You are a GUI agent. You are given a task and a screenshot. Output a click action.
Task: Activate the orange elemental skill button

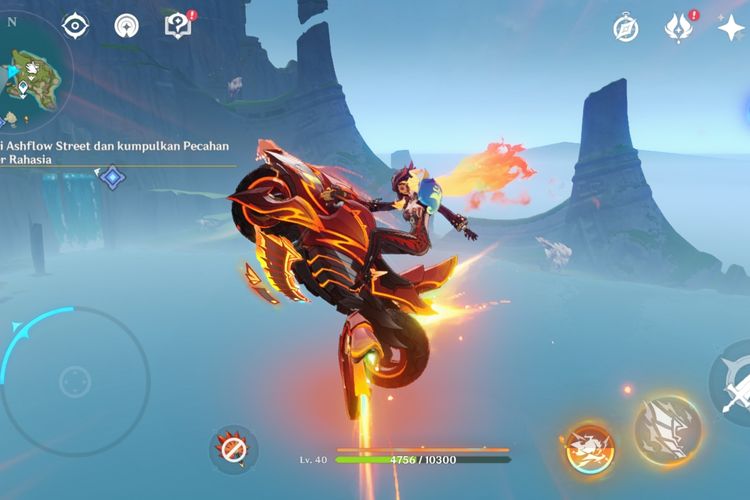[x=588, y=446]
